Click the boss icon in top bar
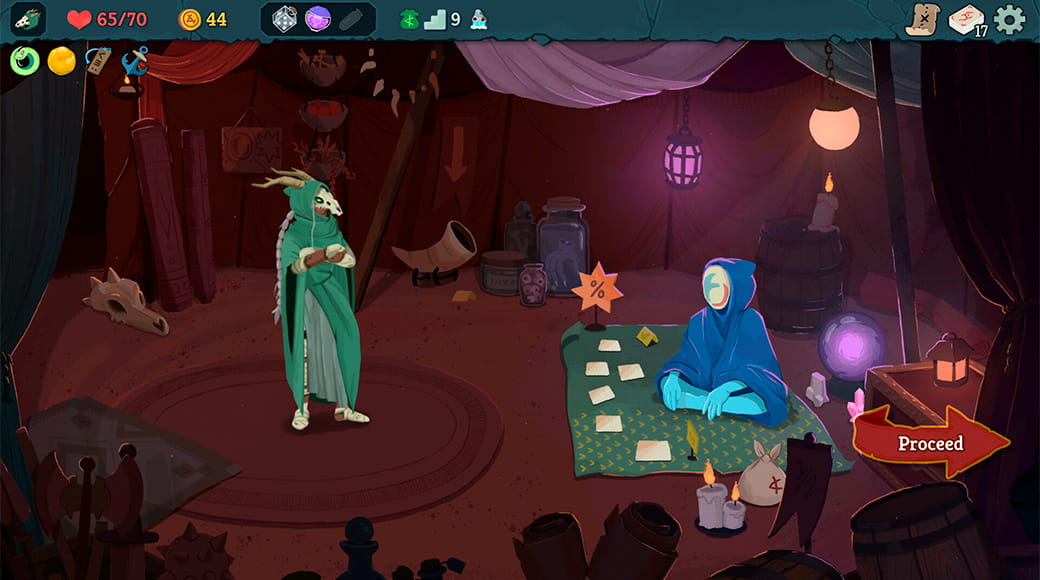Screen dimensions: 1040x580 (479, 19)
